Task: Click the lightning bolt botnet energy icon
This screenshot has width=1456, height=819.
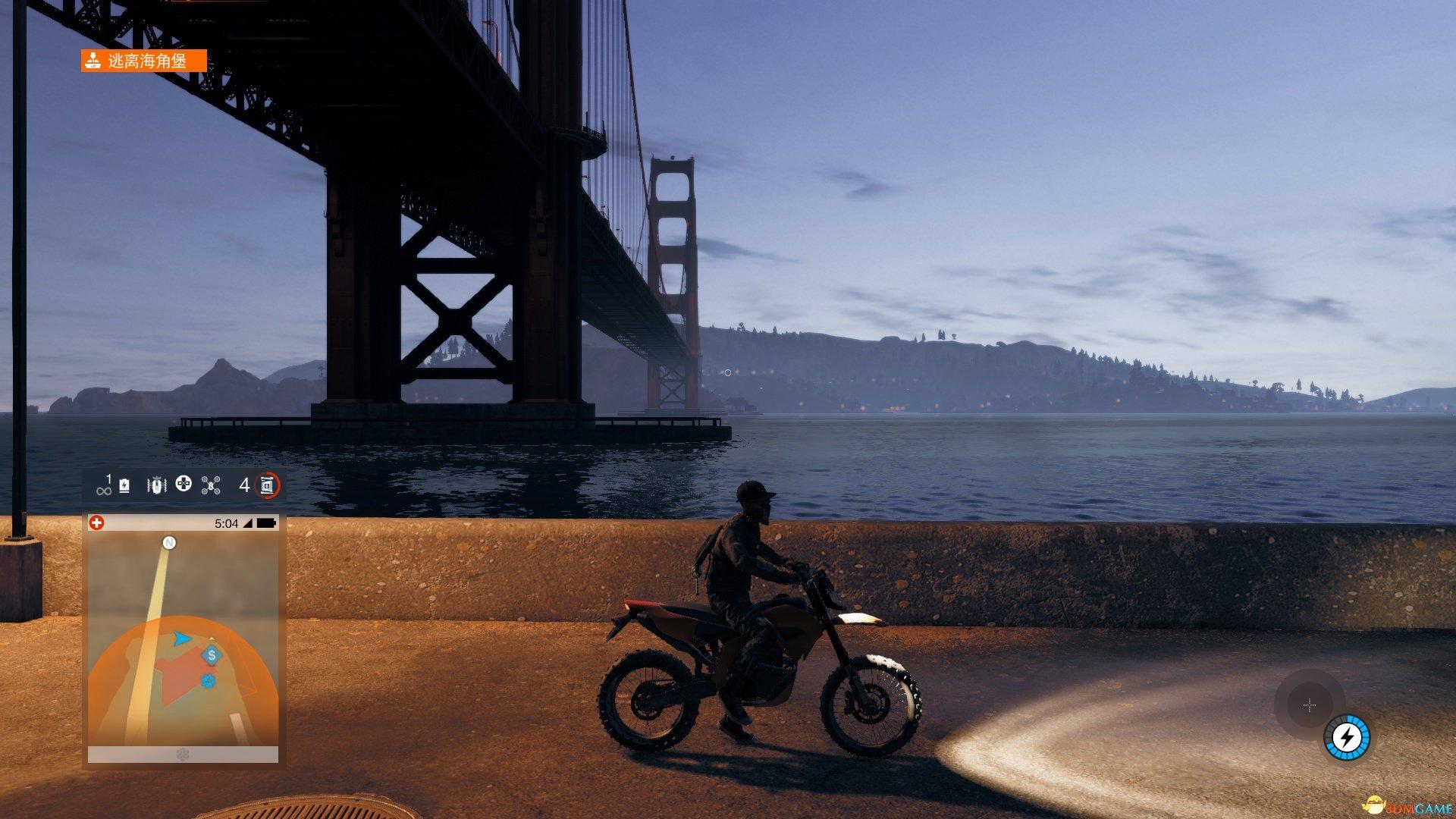Action: click(1347, 737)
